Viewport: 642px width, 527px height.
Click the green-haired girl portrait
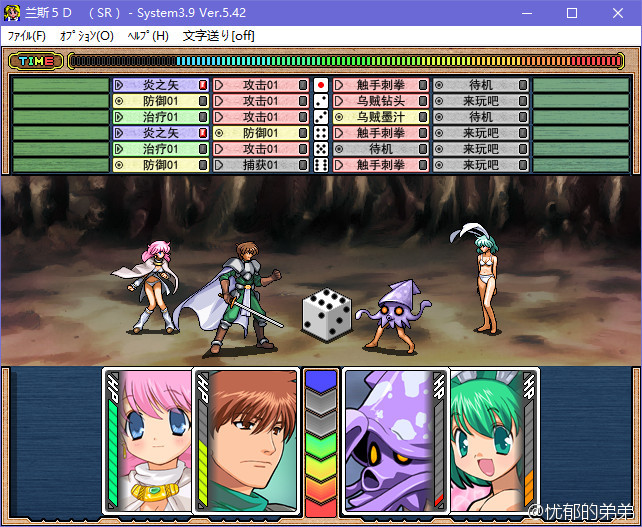pyautogui.click(x=490, y=440)
